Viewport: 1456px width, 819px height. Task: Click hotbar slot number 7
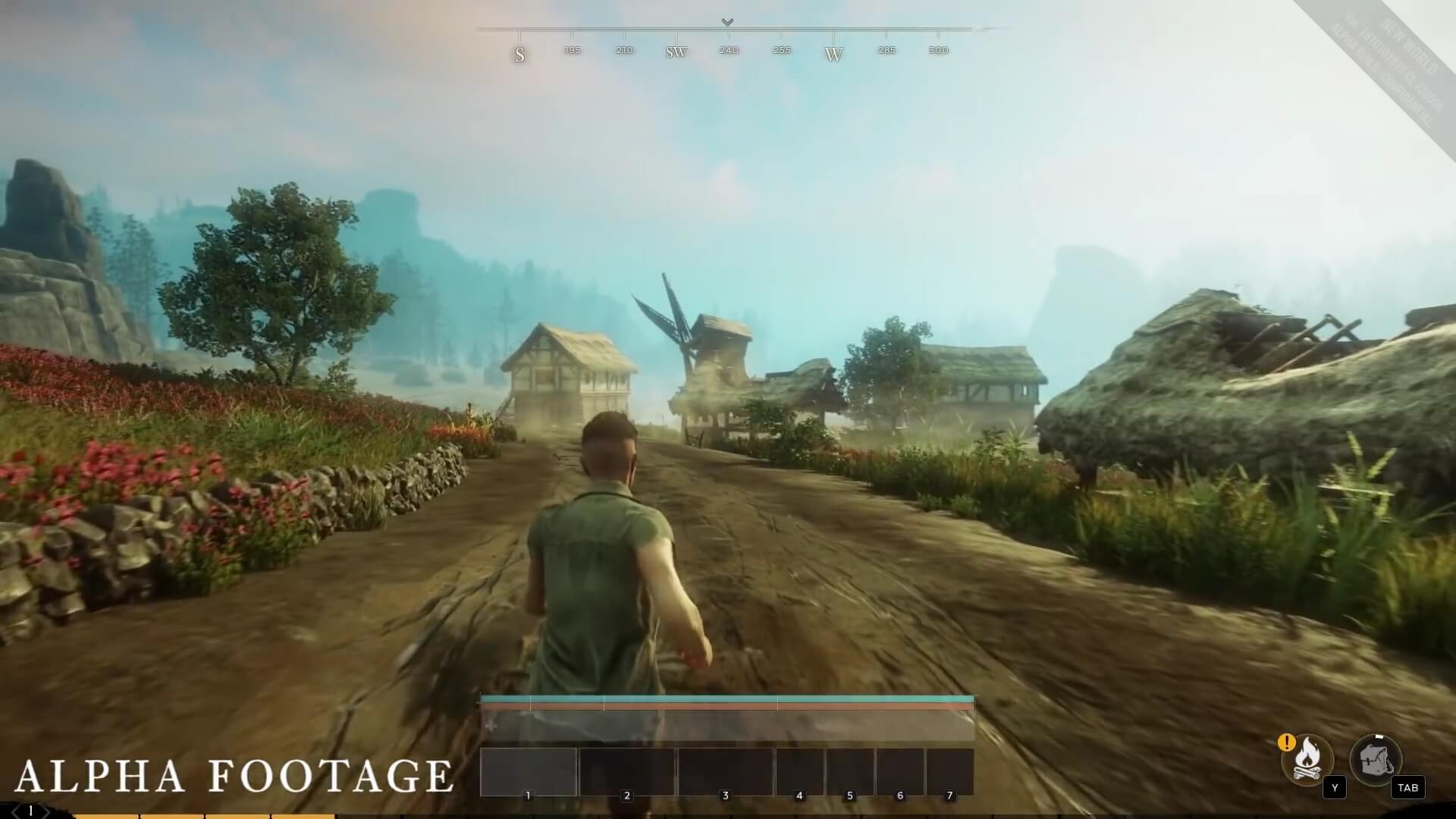pos(949,772)
